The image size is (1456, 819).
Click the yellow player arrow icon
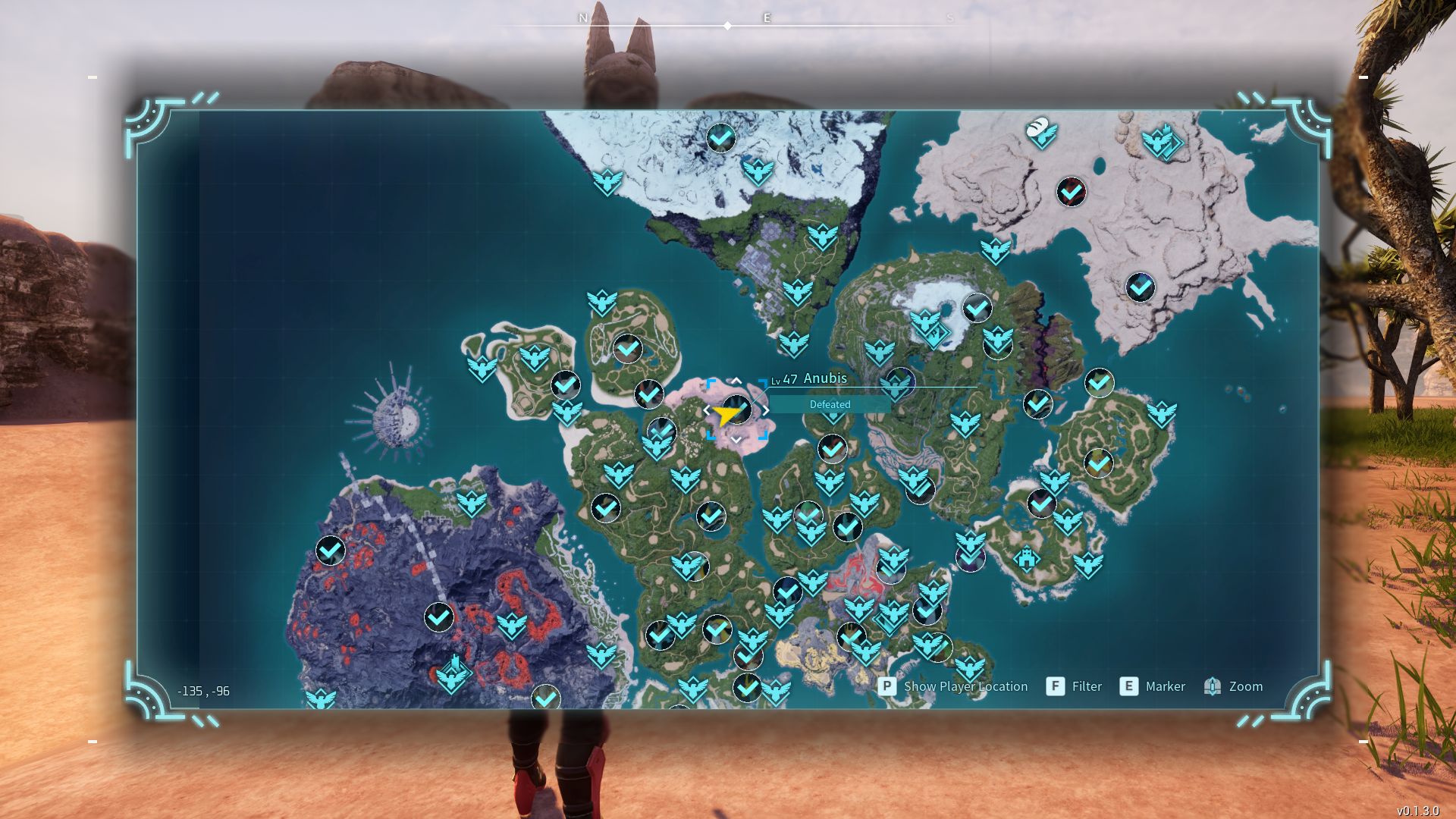point(723,413)
